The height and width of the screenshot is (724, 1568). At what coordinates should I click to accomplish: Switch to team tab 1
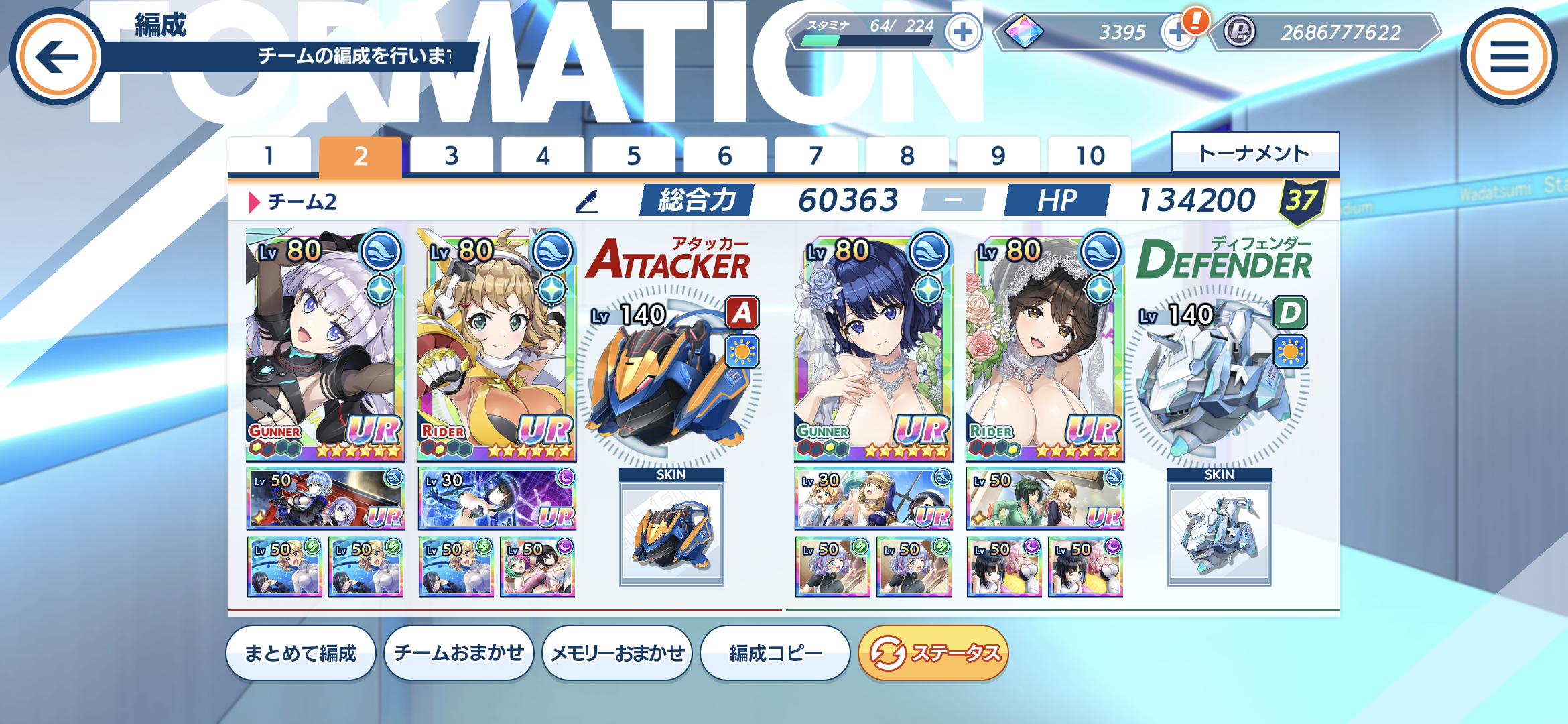click(x=269, y=156)
